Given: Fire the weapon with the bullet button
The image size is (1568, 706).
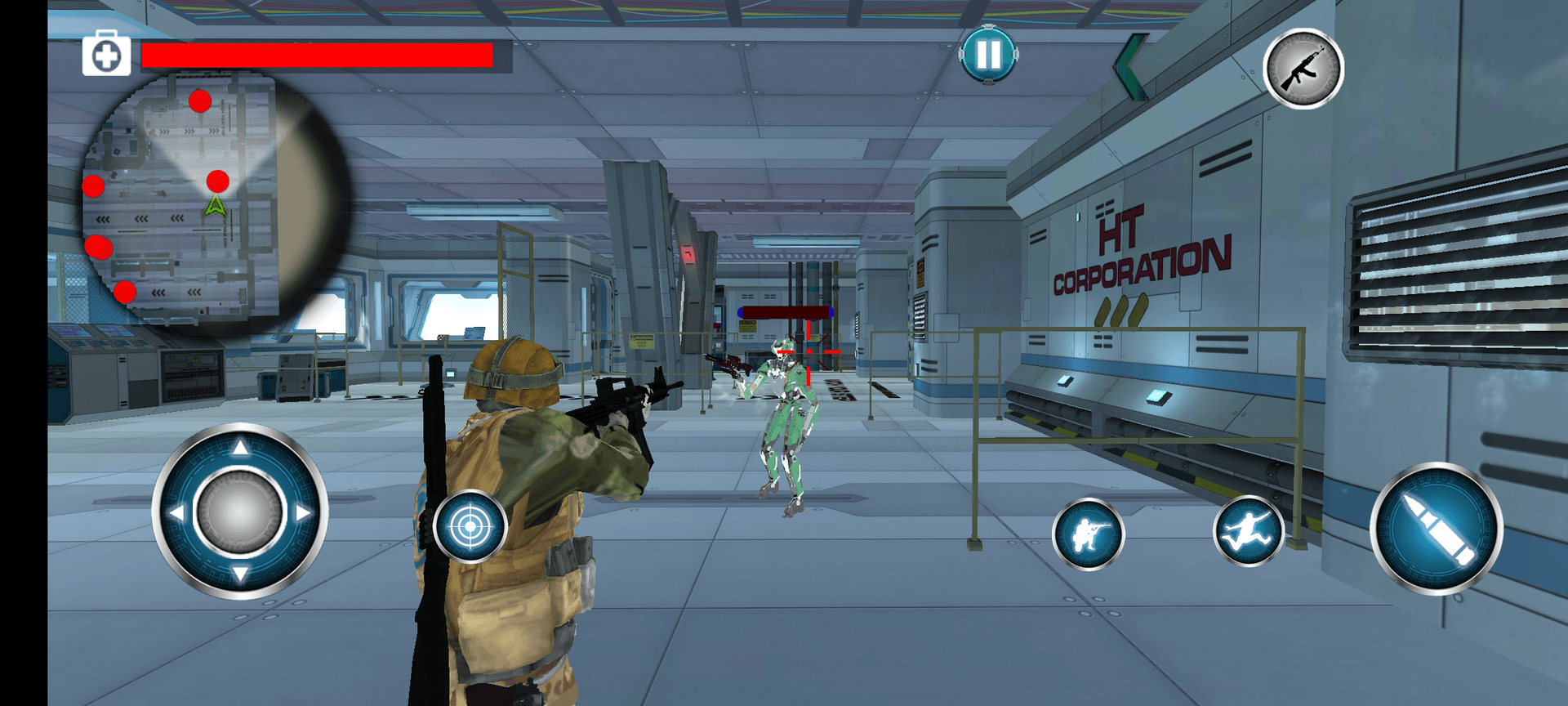Looking at the screenshot, I should [x=1436, y=529].
